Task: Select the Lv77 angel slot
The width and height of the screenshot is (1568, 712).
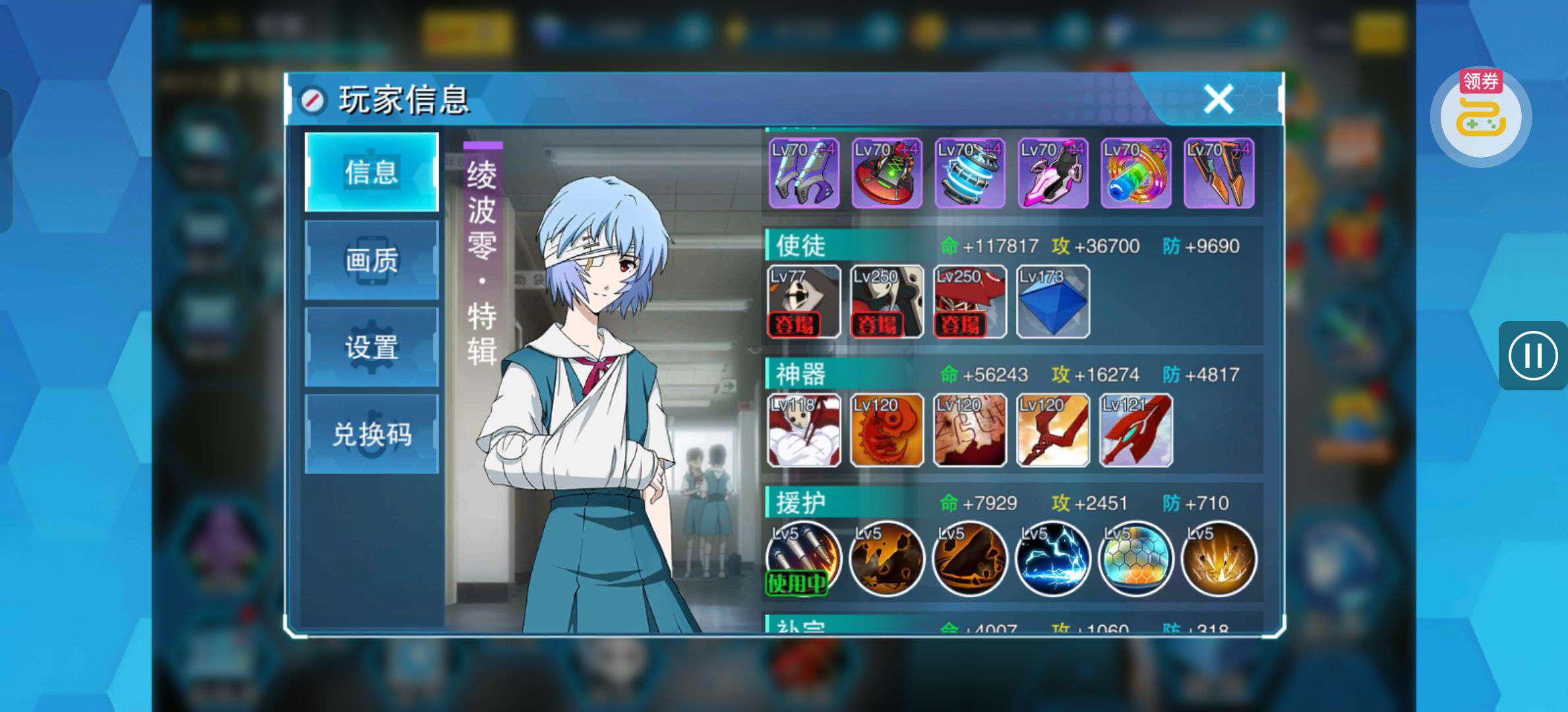Action: click(804, 302)
